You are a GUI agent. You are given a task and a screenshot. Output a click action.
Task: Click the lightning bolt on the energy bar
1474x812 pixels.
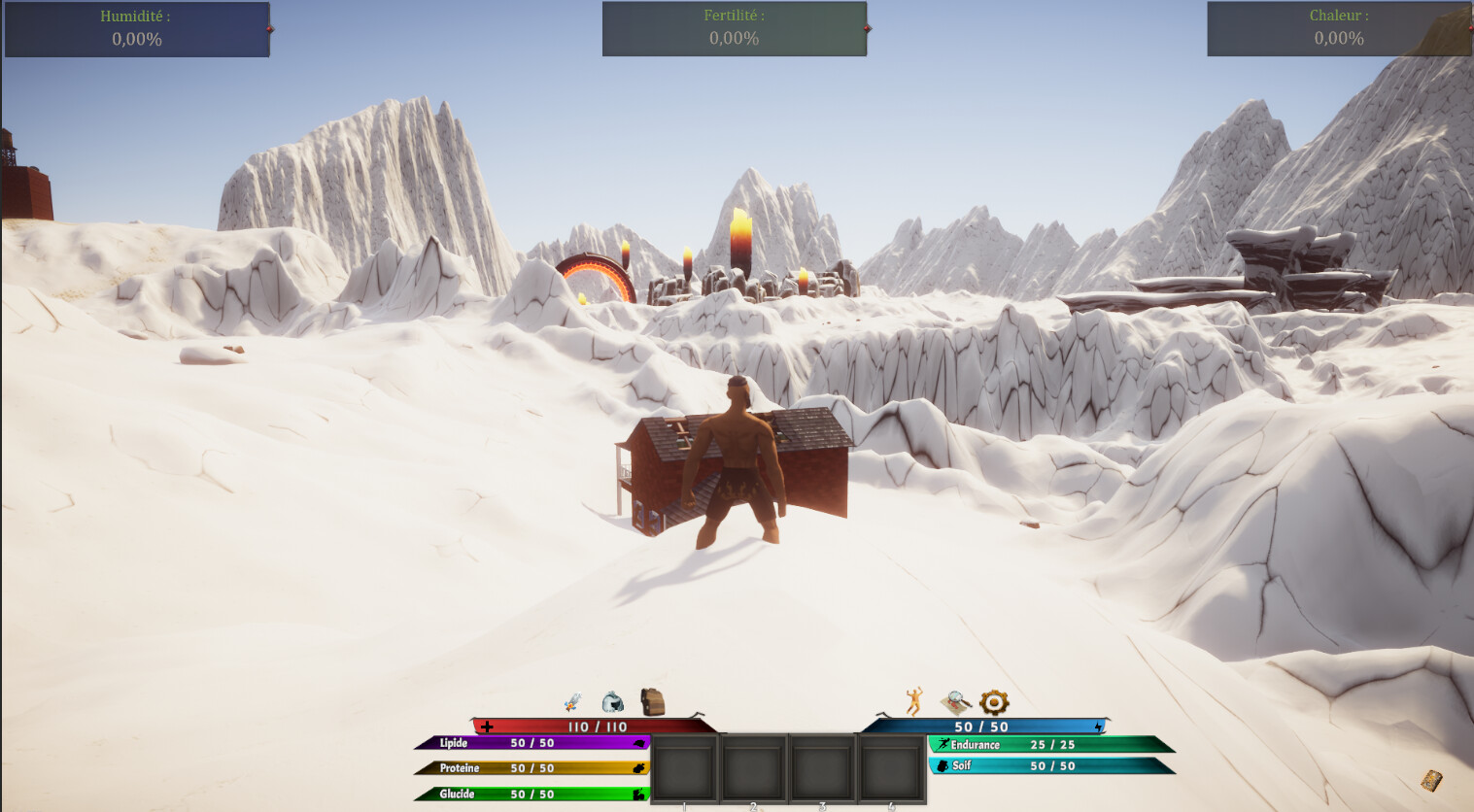click(1099, 727)
